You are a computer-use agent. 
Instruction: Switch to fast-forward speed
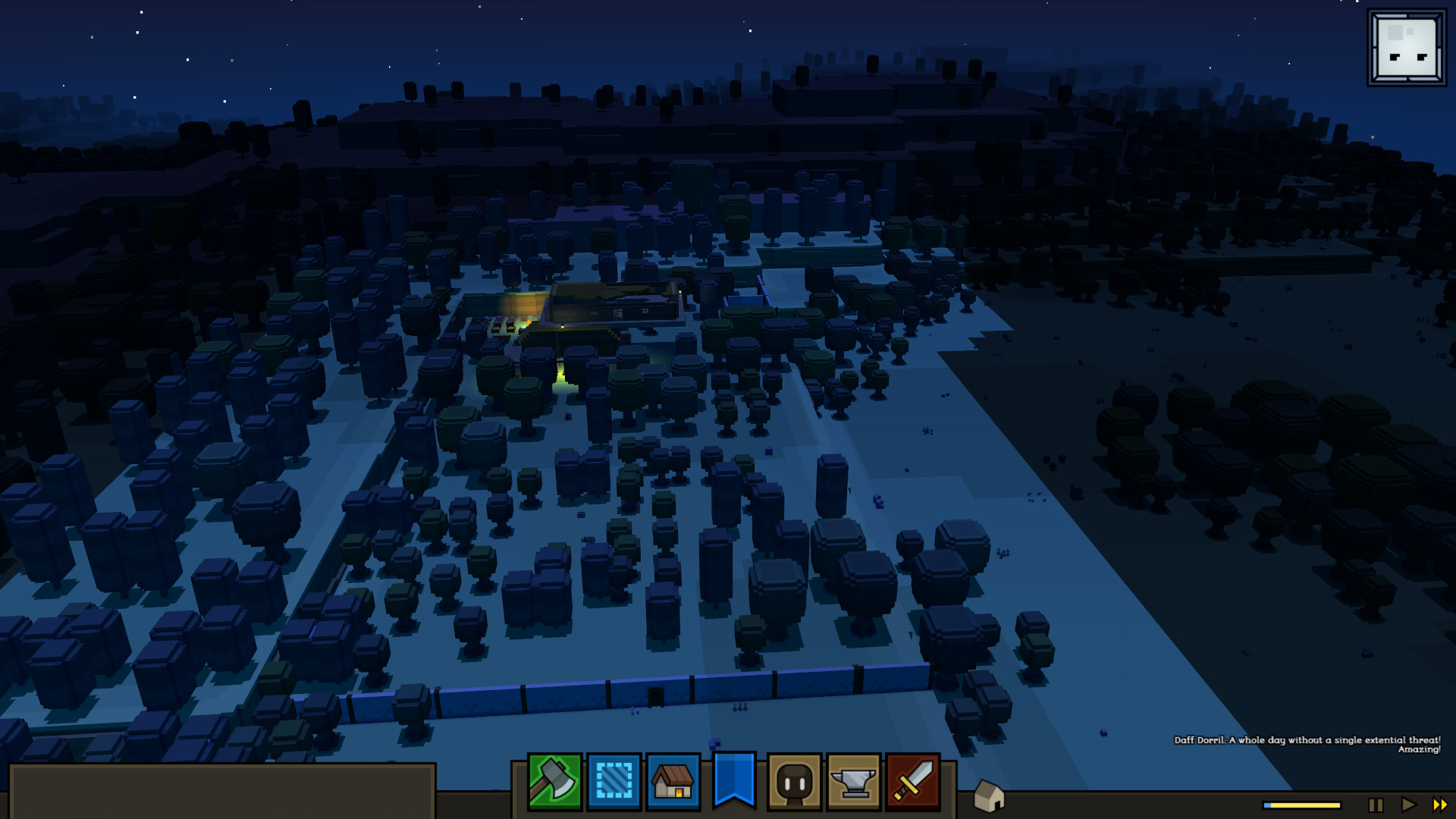click(1439, 805)
